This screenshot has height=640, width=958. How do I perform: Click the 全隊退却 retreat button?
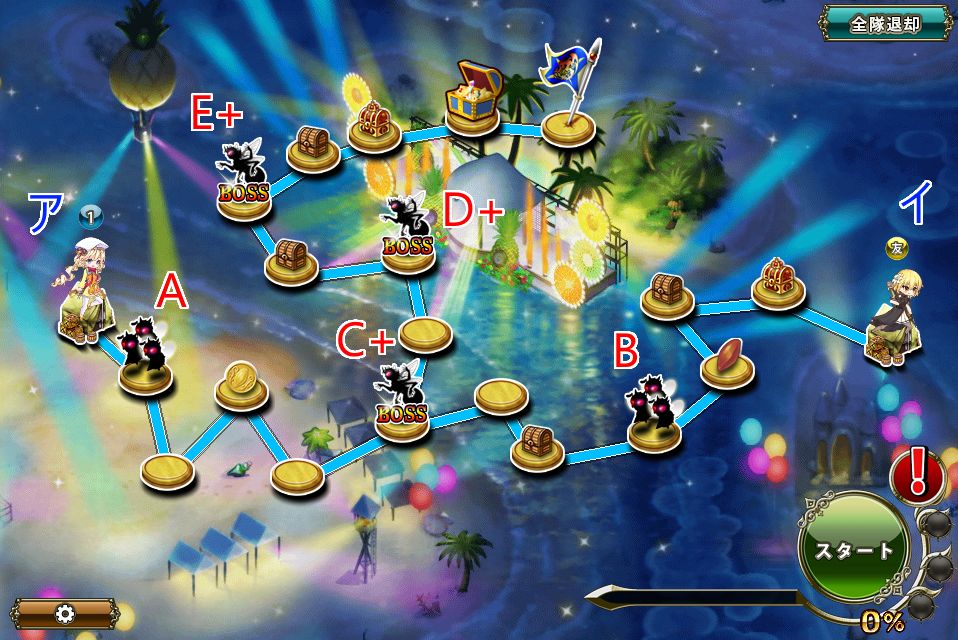coord(885,24)
